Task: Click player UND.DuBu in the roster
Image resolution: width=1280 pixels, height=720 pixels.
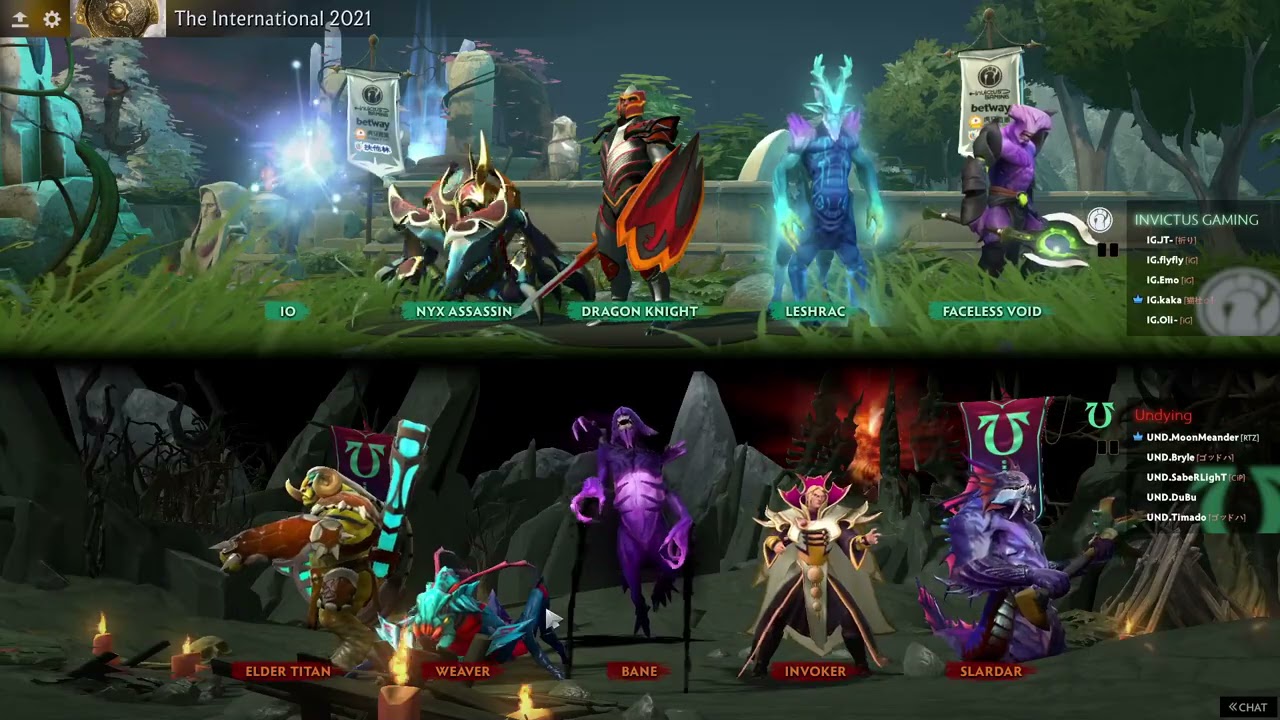Action: 1171,497
